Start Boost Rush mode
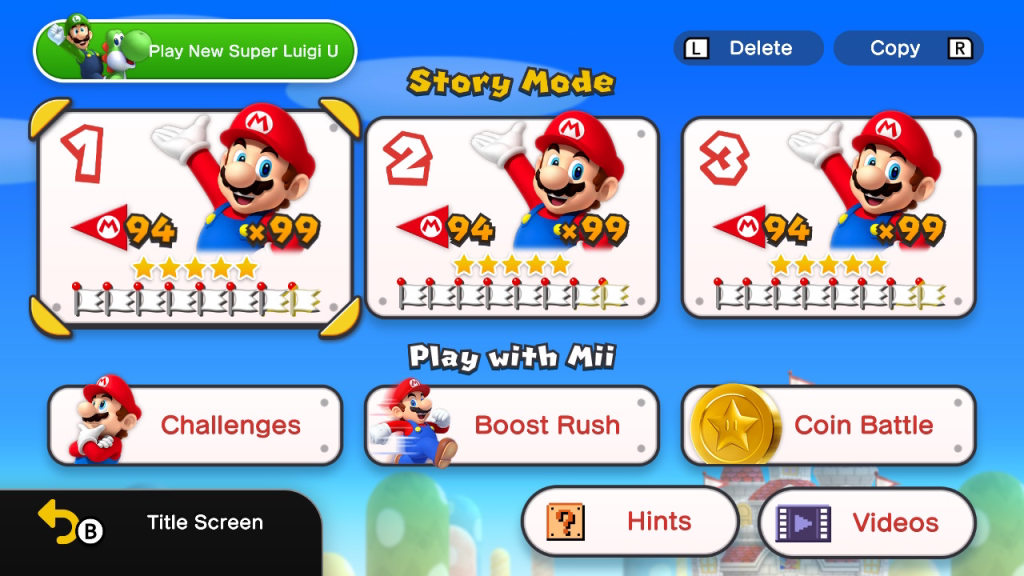The width and height of the screenshot is (1024, 576). pyautogui.click(x=512, y=425)
